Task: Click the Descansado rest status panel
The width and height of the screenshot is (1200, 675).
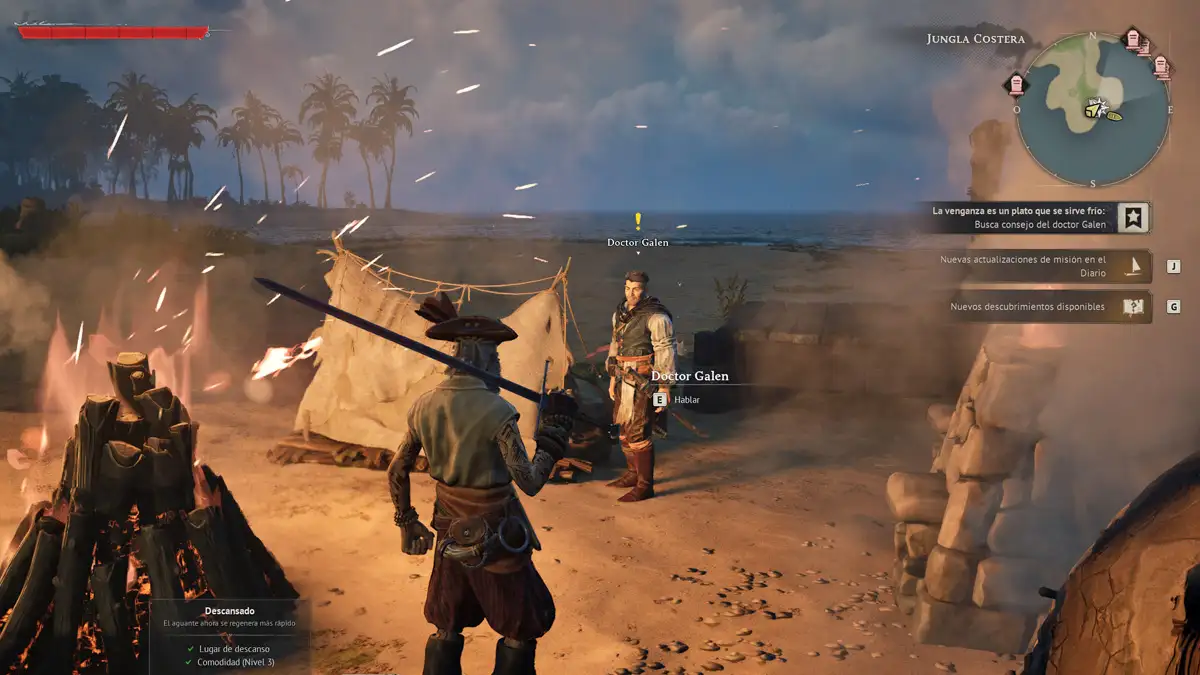Action: pos(230,636)
